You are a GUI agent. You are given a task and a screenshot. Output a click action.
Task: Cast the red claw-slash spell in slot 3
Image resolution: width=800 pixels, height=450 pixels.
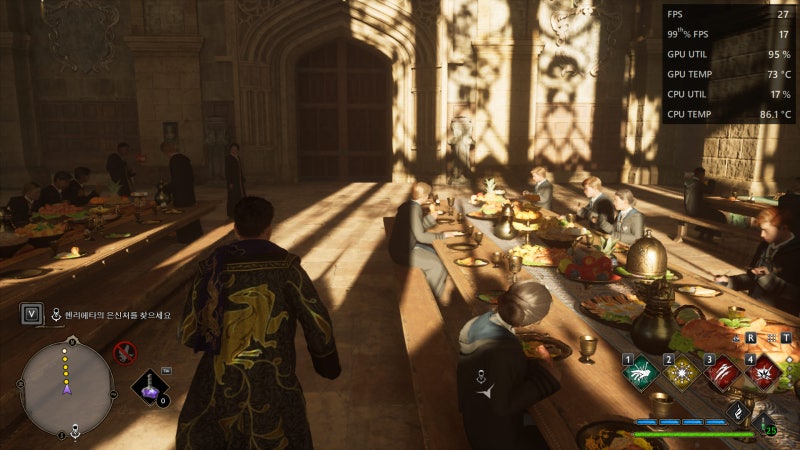(722, 372)
